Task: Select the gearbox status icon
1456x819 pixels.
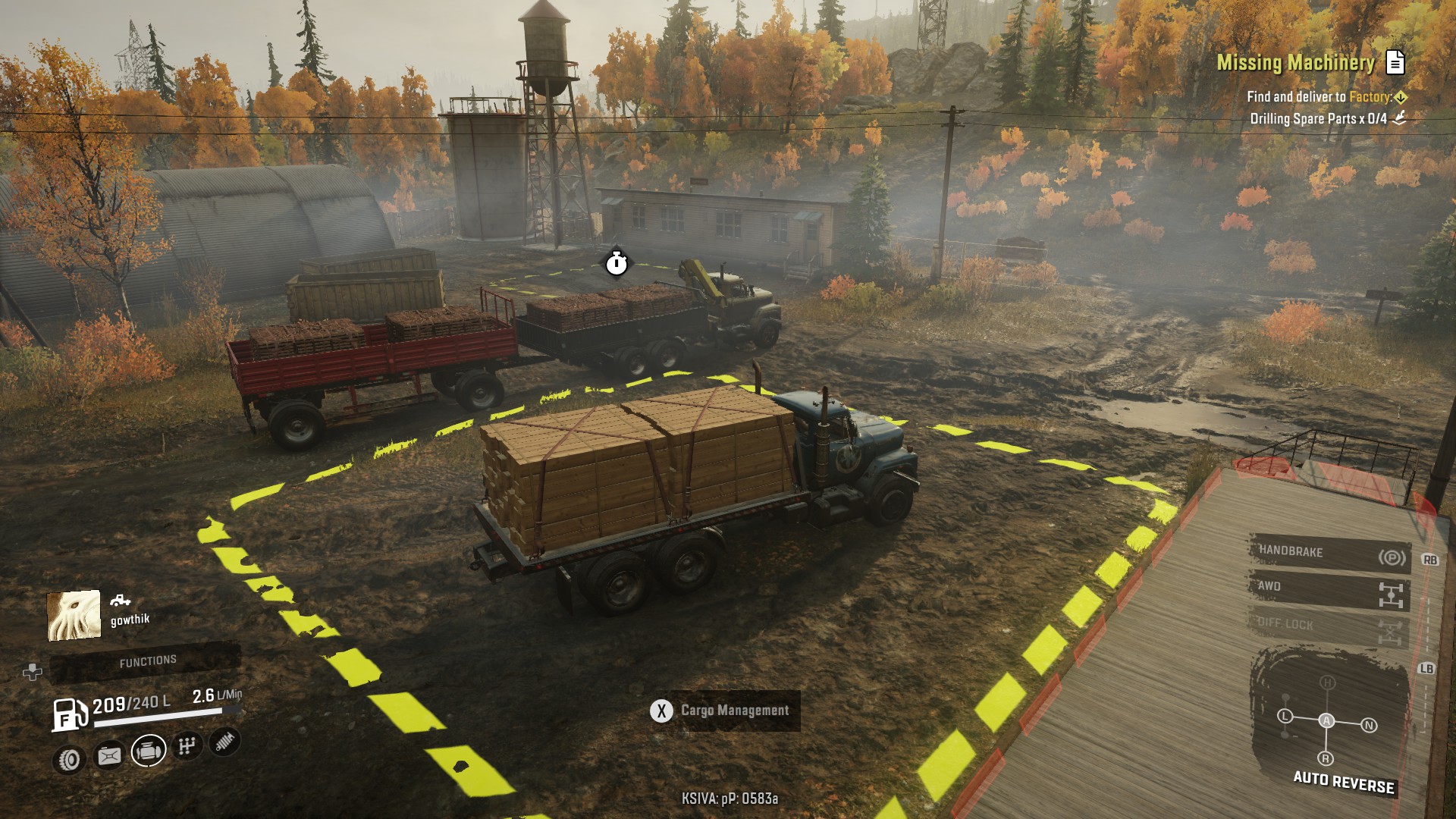Action: [x=187, y=746]
